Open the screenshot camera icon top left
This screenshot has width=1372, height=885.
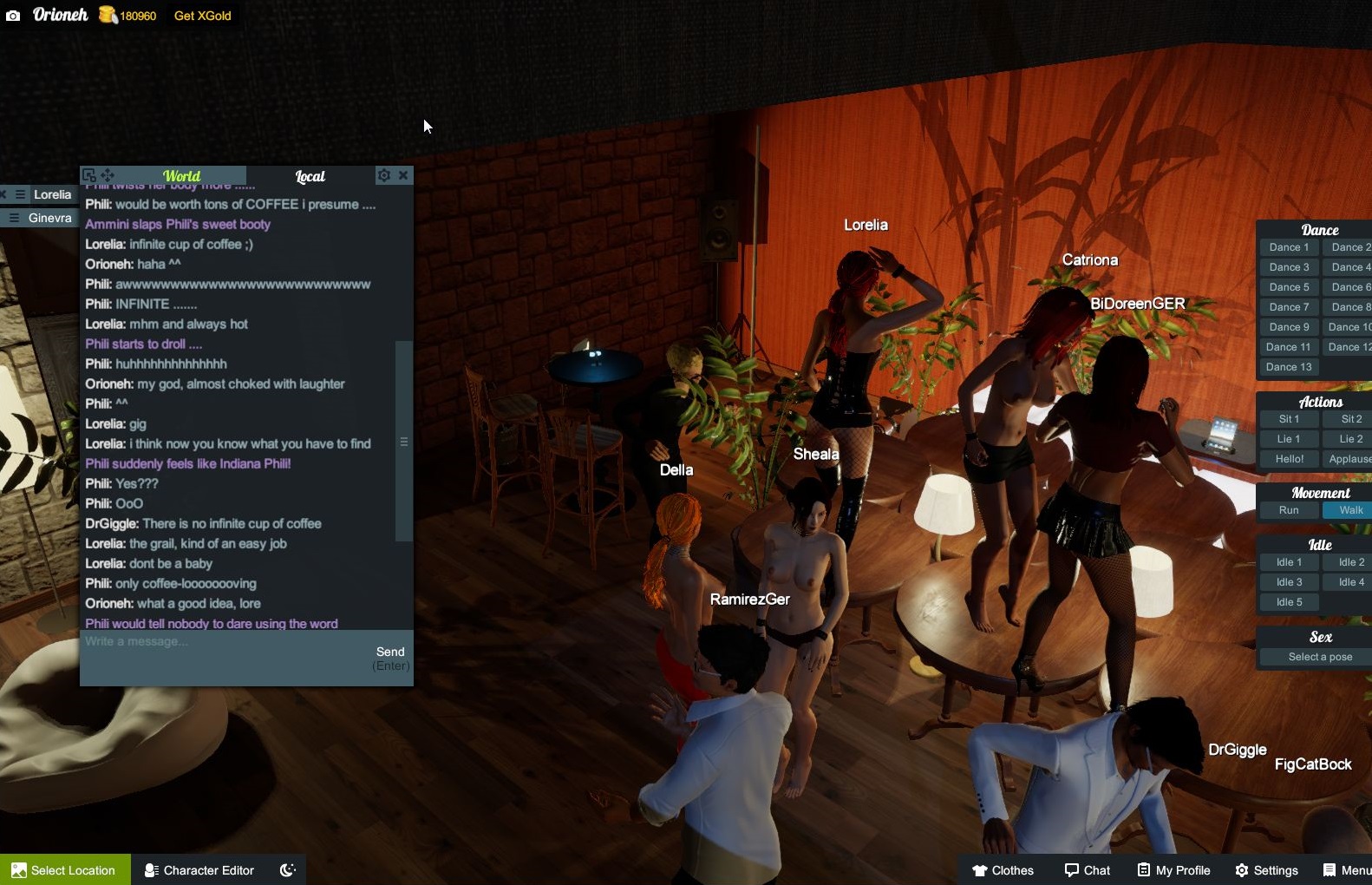click(x=14, y=15)
